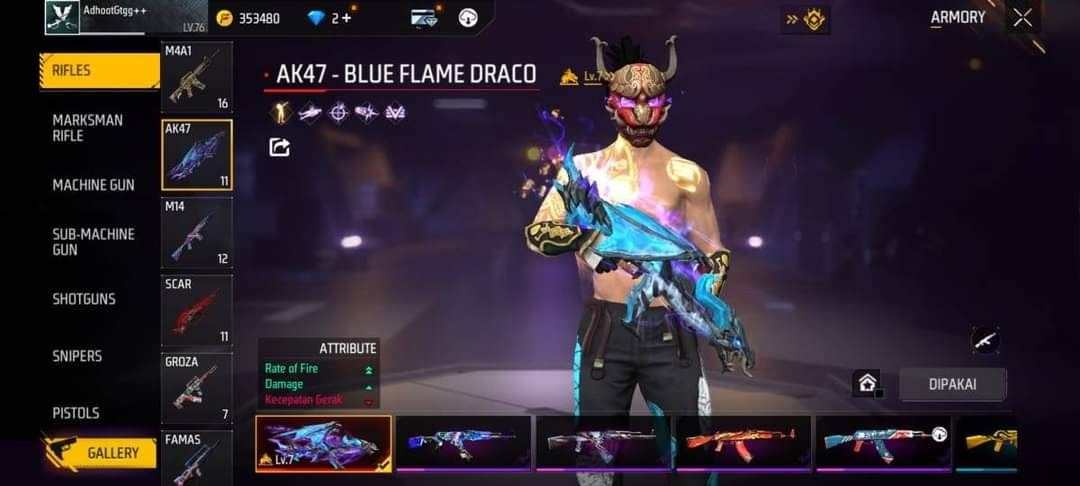Open the weapon Gallery

click(100, 453)
